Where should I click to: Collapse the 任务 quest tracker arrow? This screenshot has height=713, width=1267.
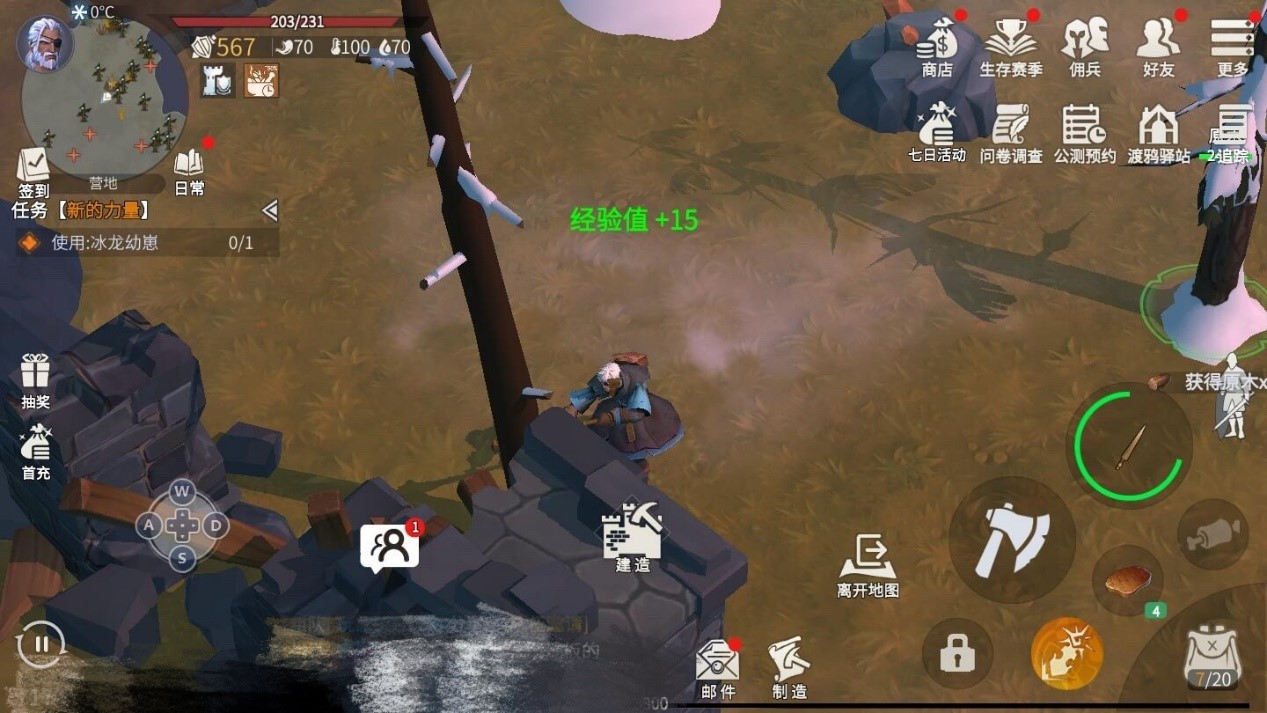coord(269,210)
